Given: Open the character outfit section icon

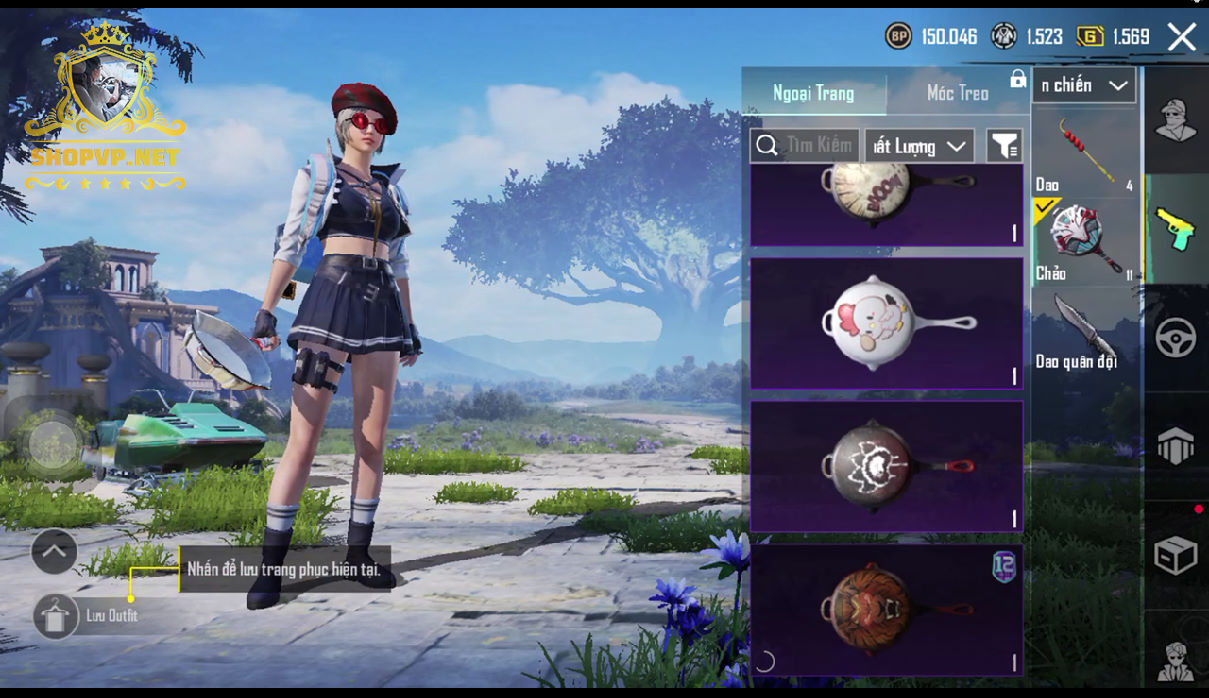Looking at the screenshot, I should (1175, 121).
